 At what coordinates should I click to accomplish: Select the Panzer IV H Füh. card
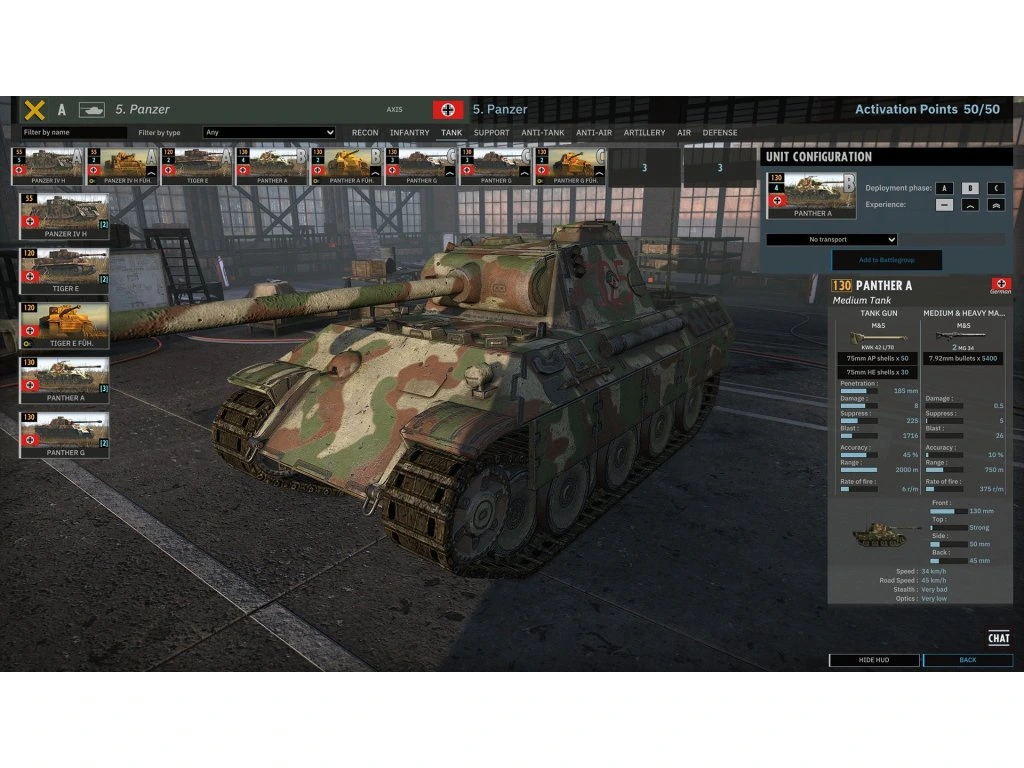click(122, 166)
